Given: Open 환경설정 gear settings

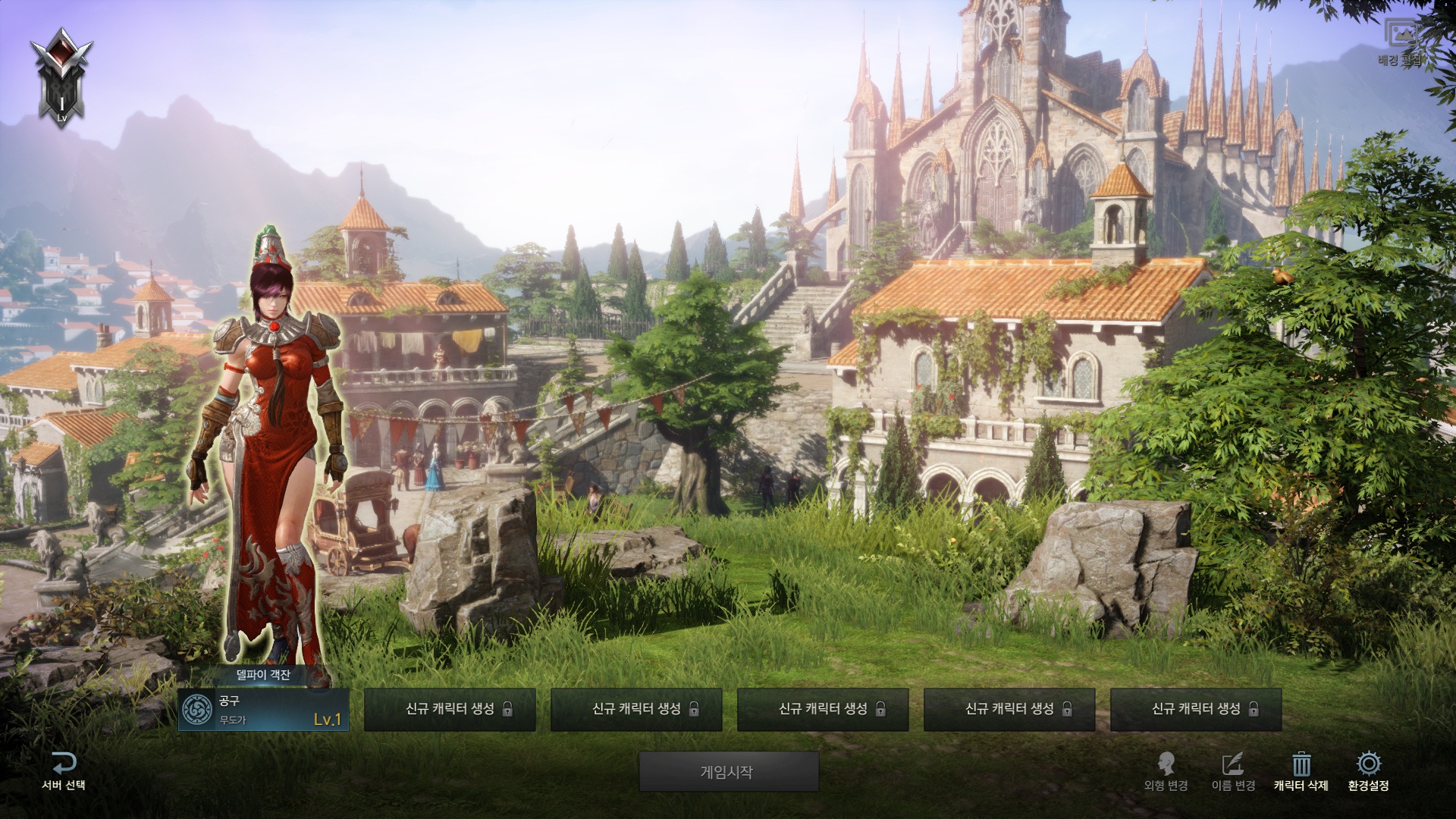Looking at the screenshot, I should [1368, 764].
